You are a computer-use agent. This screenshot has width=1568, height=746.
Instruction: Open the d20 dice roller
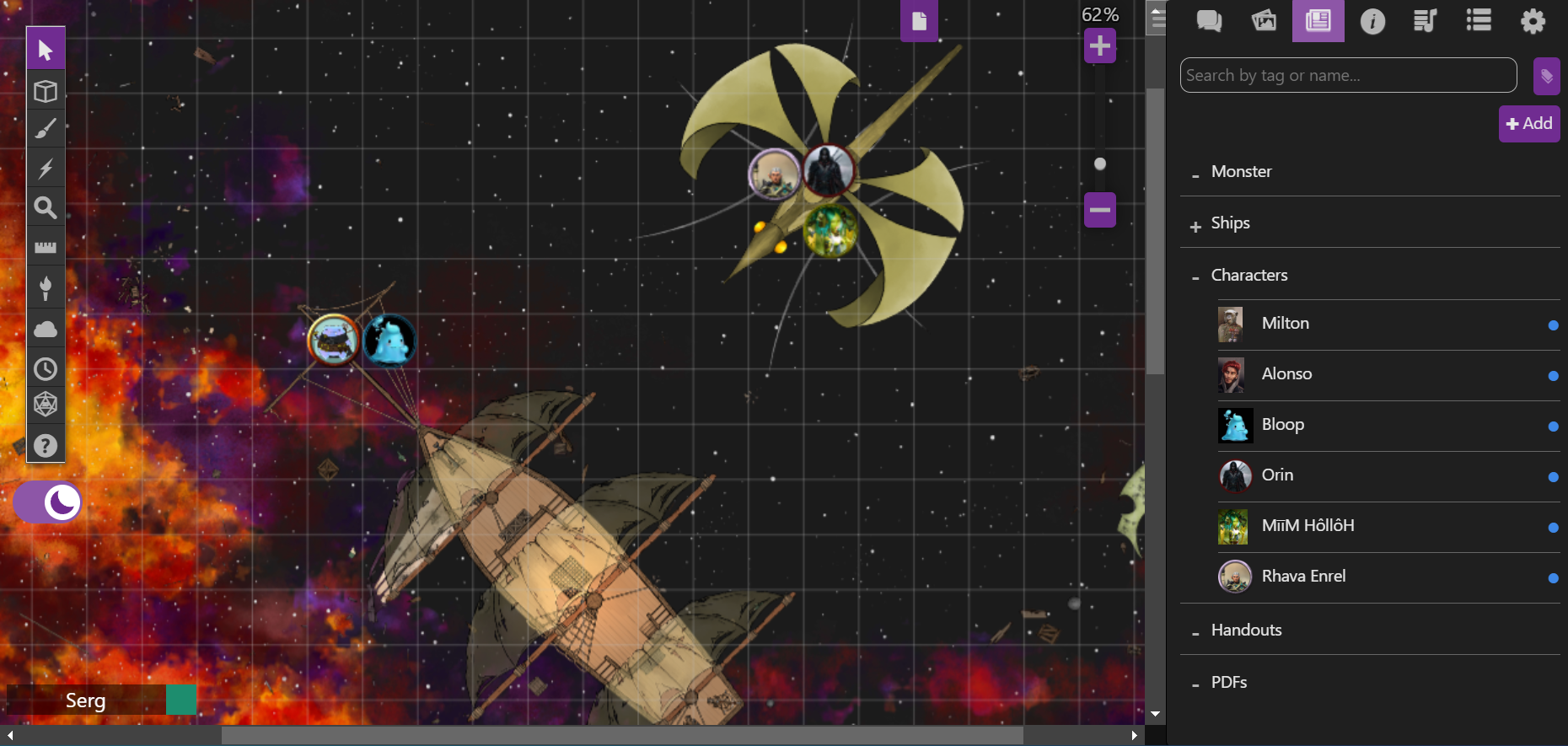coord(46,403)
